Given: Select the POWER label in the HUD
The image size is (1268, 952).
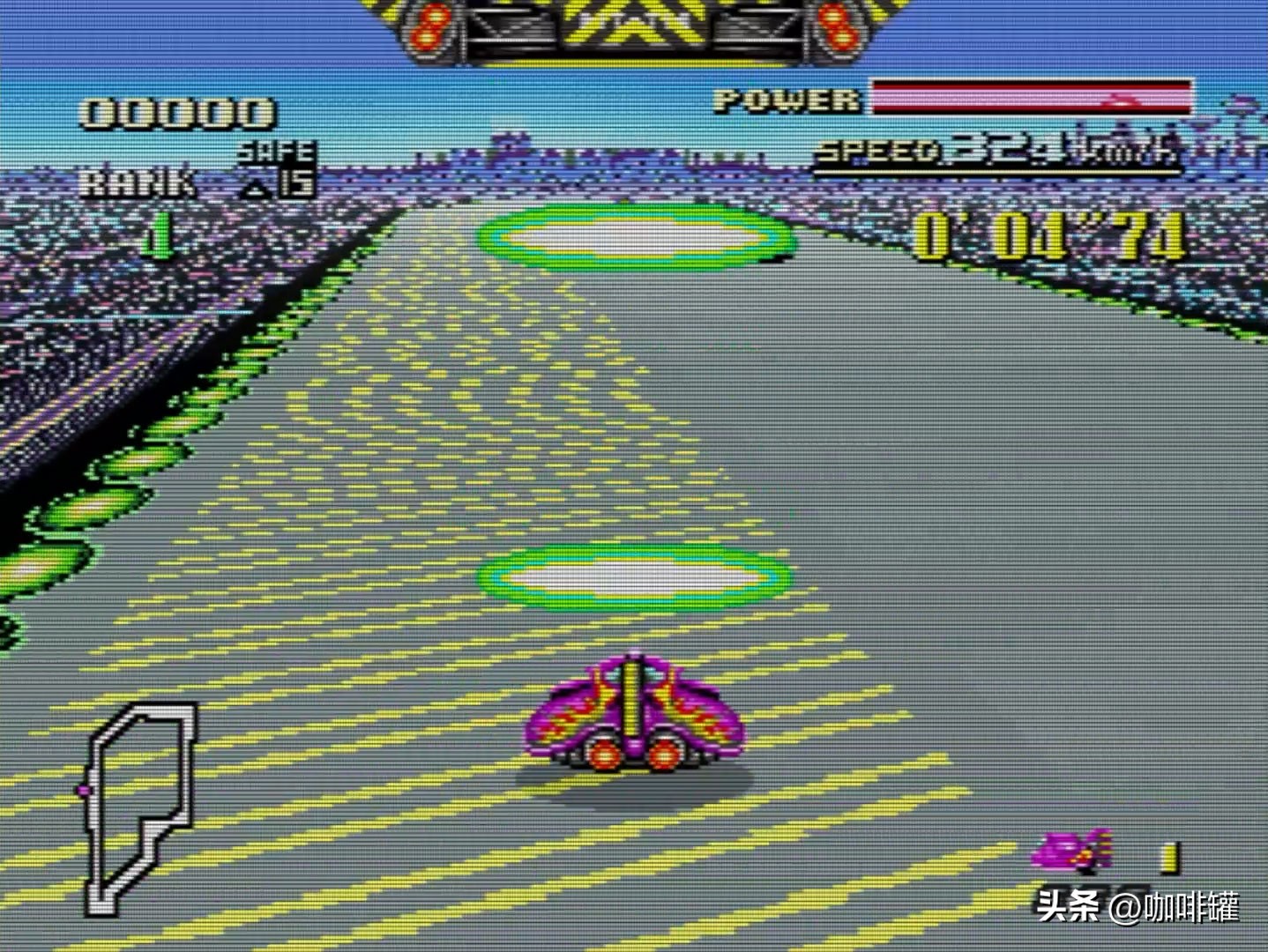Looking at the screenshot, I should [780, 99].
